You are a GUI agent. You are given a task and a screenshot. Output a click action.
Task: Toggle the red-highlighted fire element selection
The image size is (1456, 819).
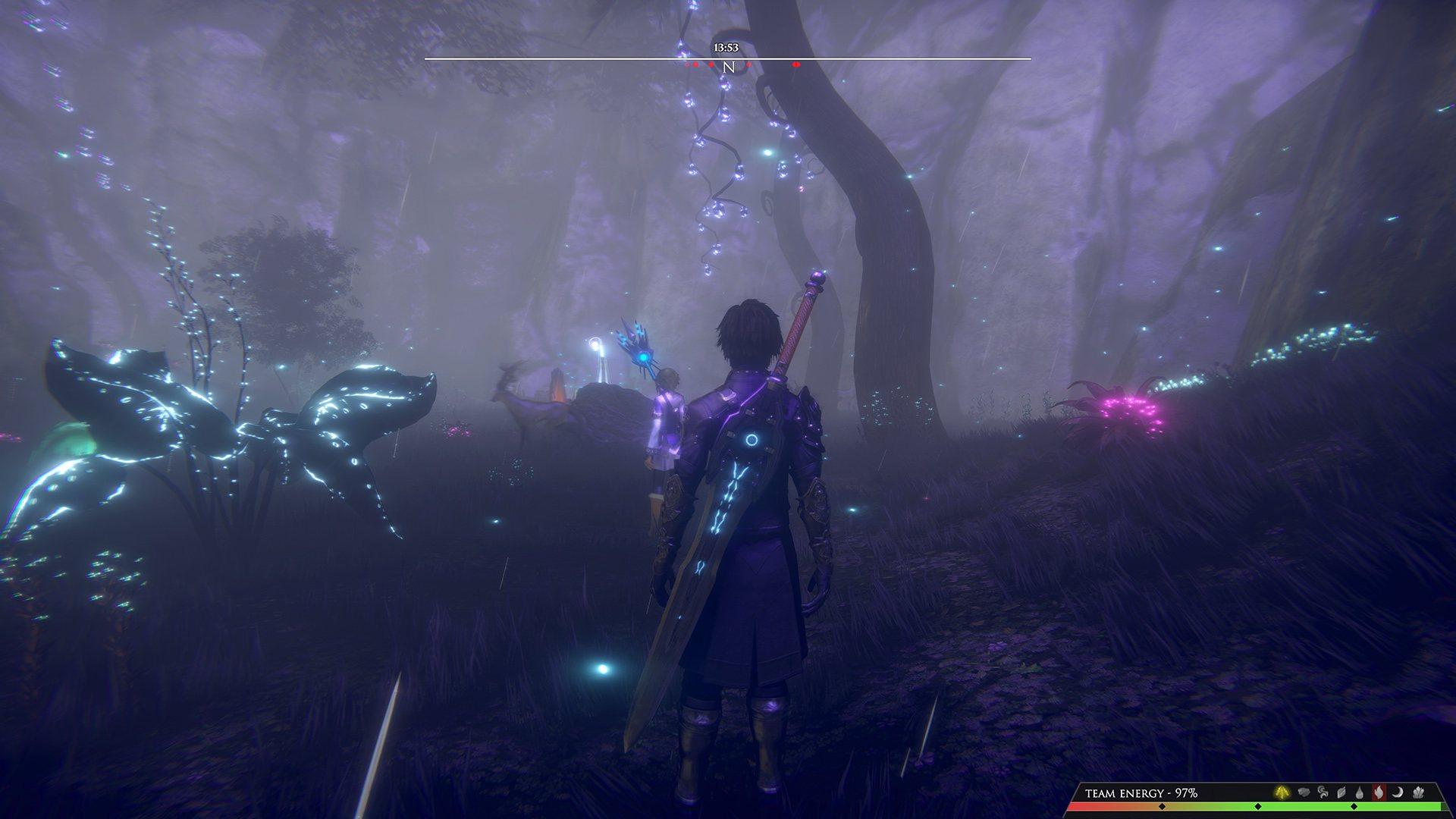tap(1377, 793)
